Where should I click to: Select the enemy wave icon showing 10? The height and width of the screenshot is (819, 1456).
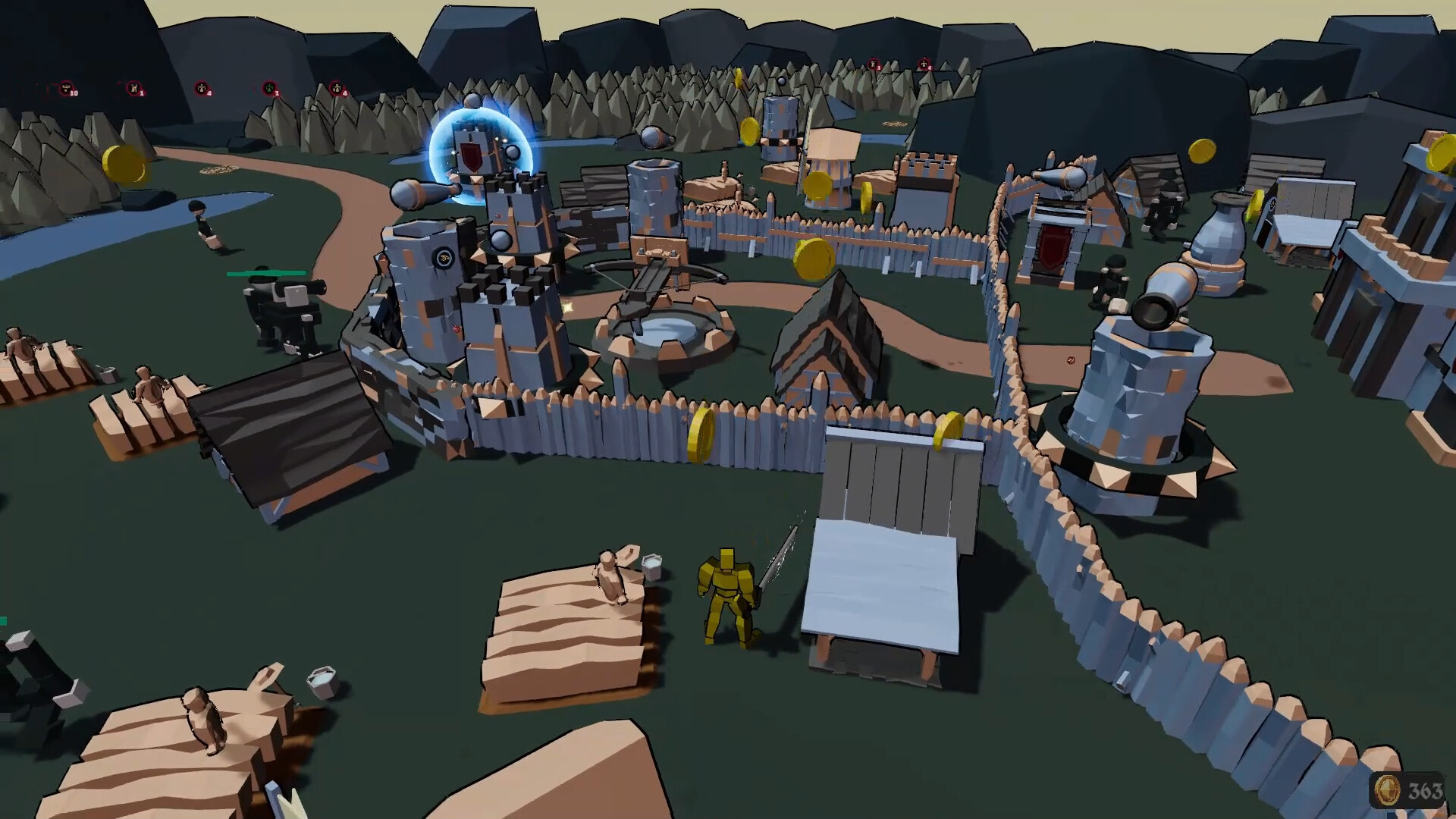coord(66,88)
